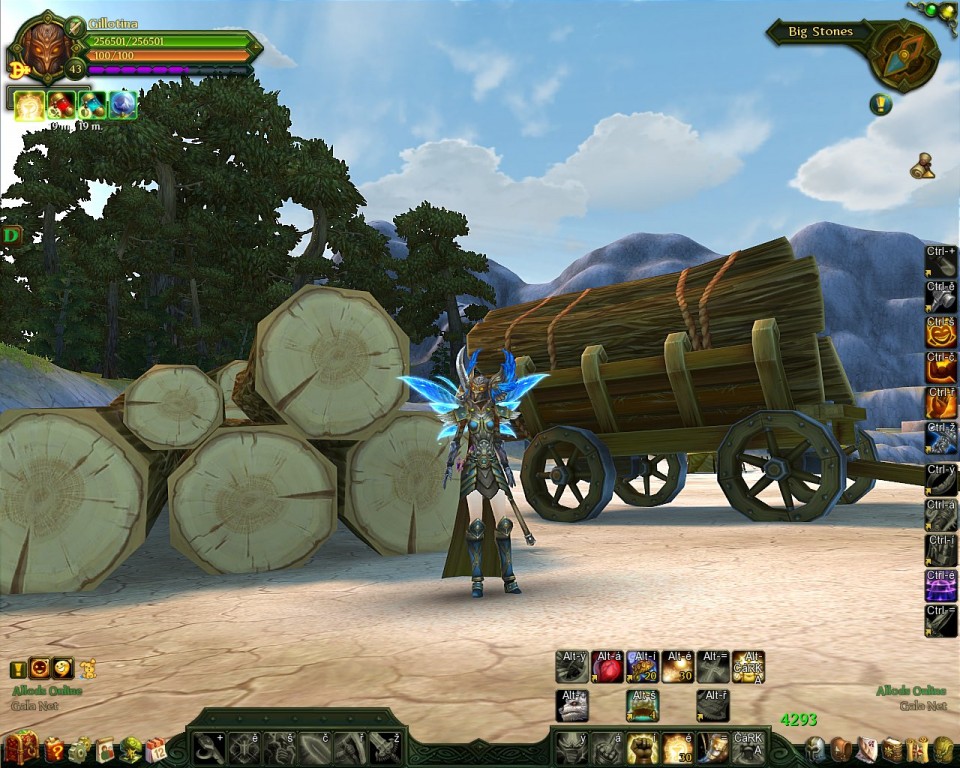Select the red-faced emoticon button
This screenshot has width=960, height=768.
pos(40,668)
